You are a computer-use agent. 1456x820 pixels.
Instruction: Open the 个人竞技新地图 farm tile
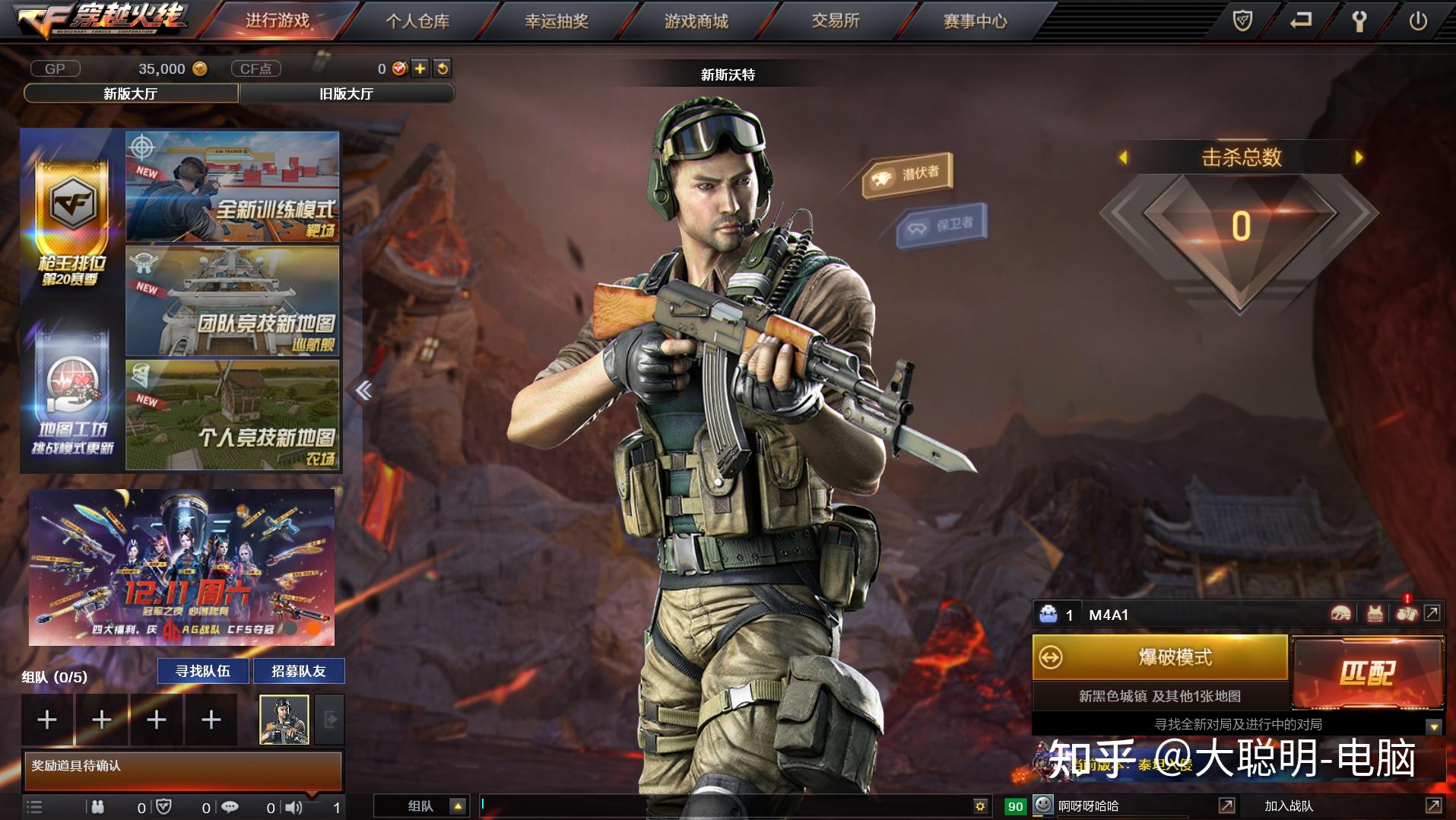point(233,415)
